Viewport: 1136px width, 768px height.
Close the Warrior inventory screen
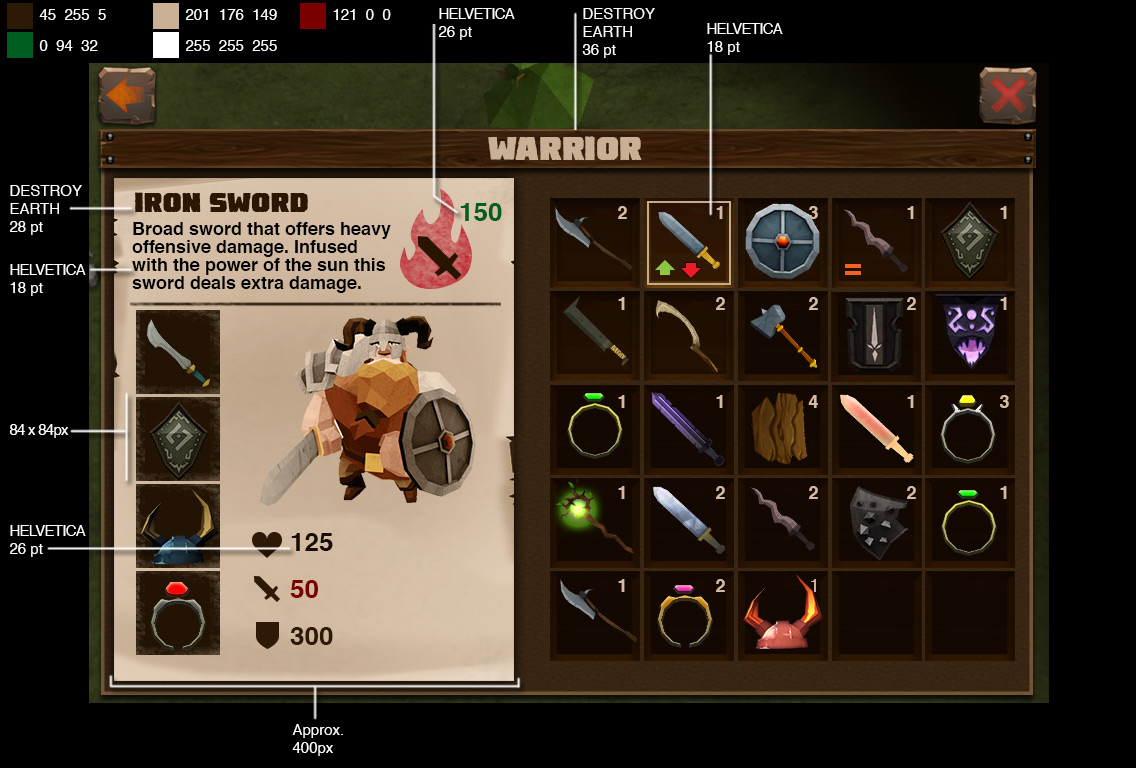1007,96
